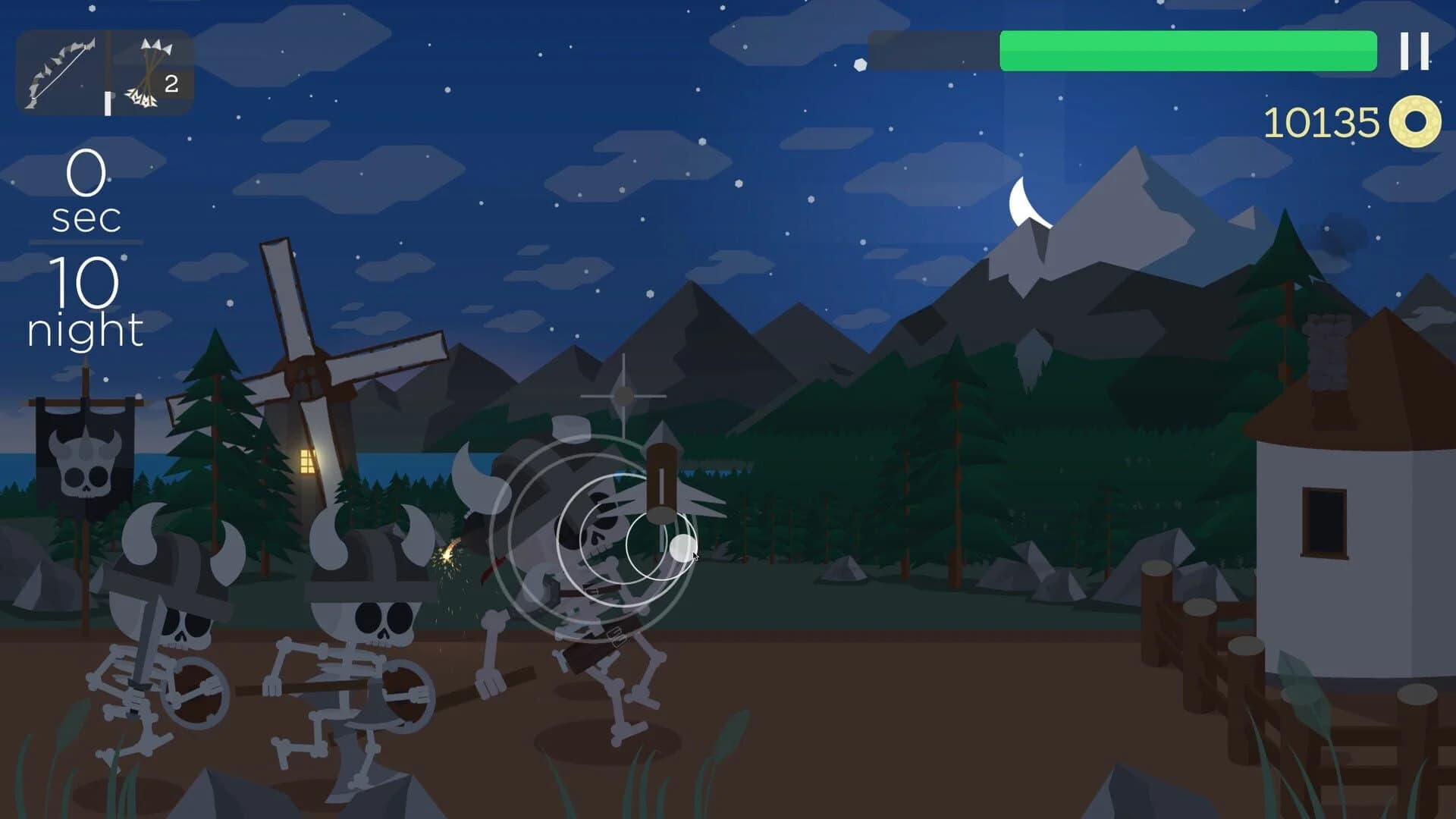Click the crosshair aiming reticle

tap(623, 394)
